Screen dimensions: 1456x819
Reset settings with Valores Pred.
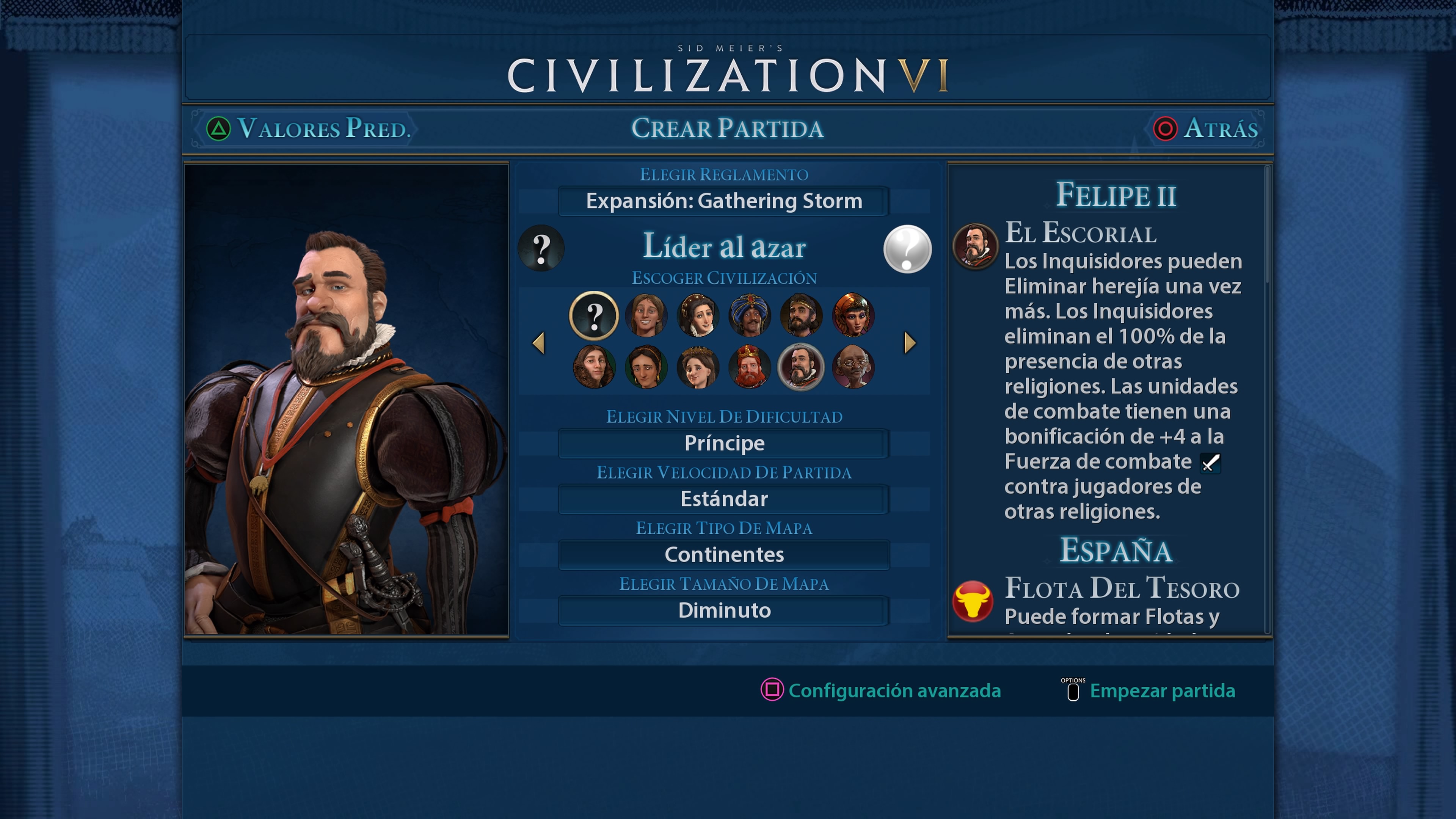pos(308,129)
